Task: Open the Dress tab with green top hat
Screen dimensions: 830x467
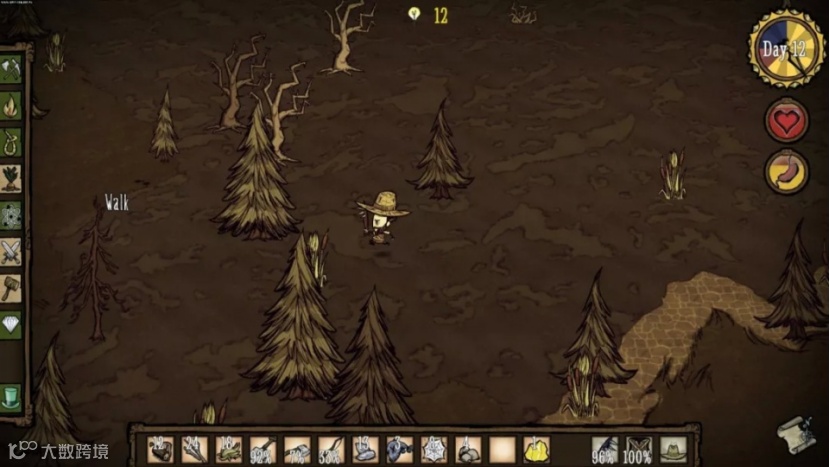Action: 11,396
